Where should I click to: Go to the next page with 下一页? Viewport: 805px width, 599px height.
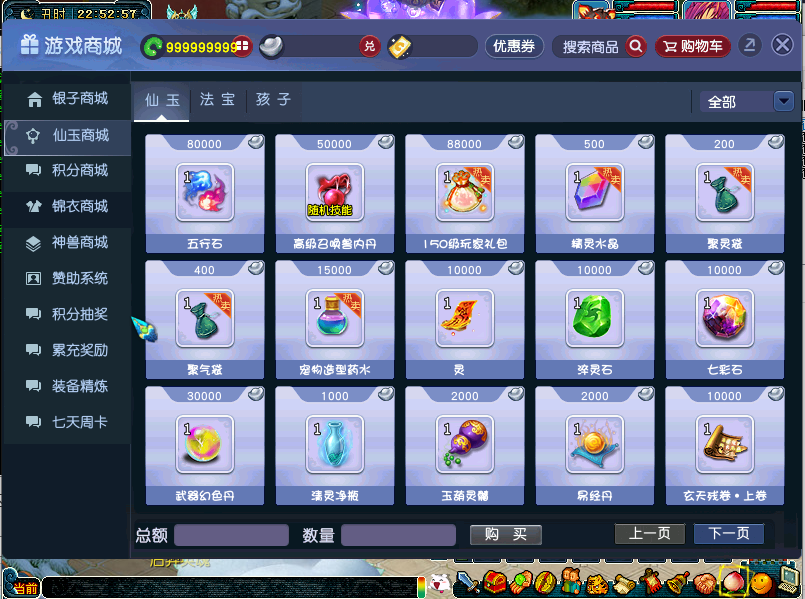729,534
